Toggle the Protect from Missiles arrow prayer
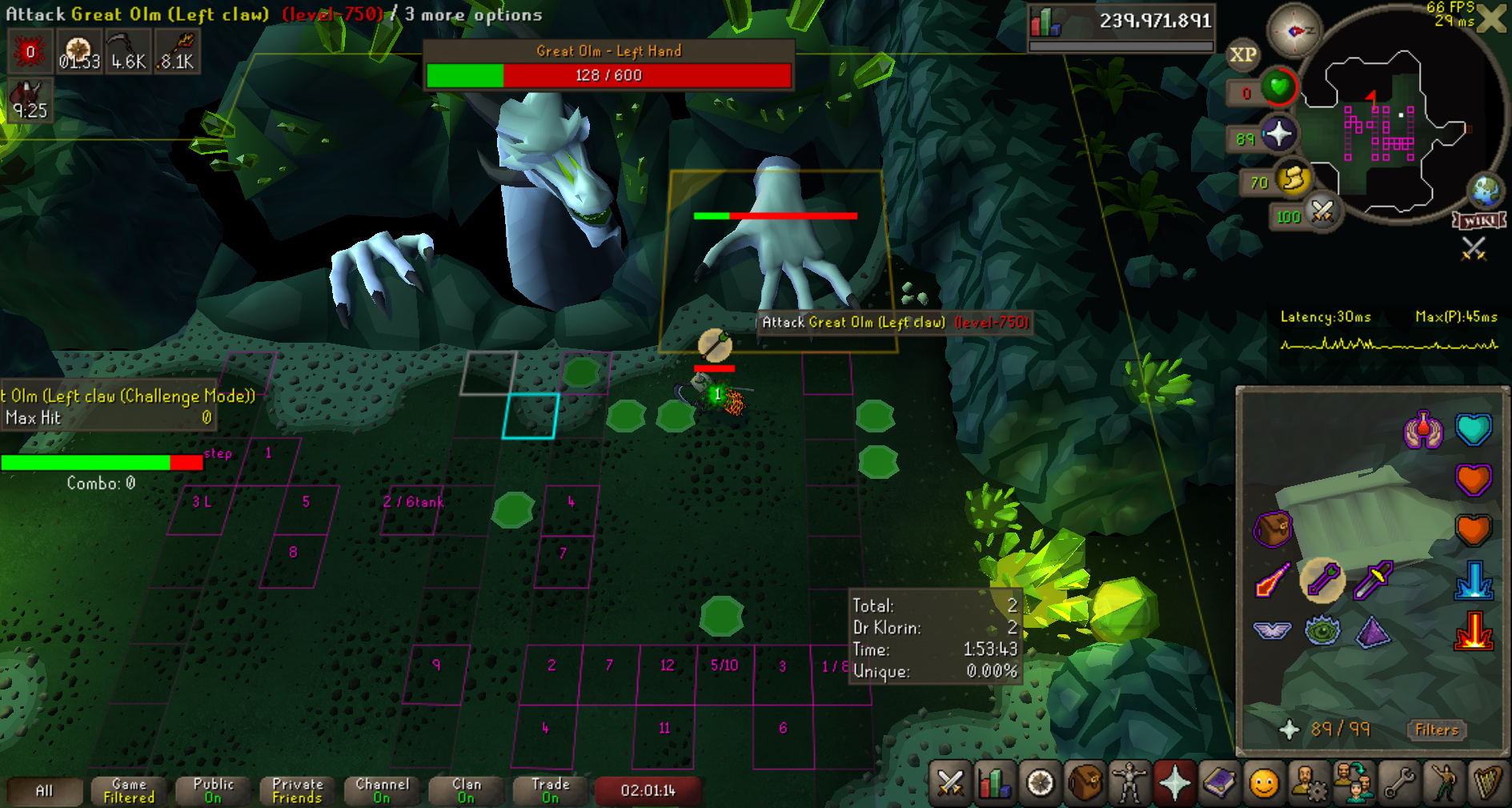This screenshot has height=808, width=1512. pyautogui.click(x=1322, y=581)
